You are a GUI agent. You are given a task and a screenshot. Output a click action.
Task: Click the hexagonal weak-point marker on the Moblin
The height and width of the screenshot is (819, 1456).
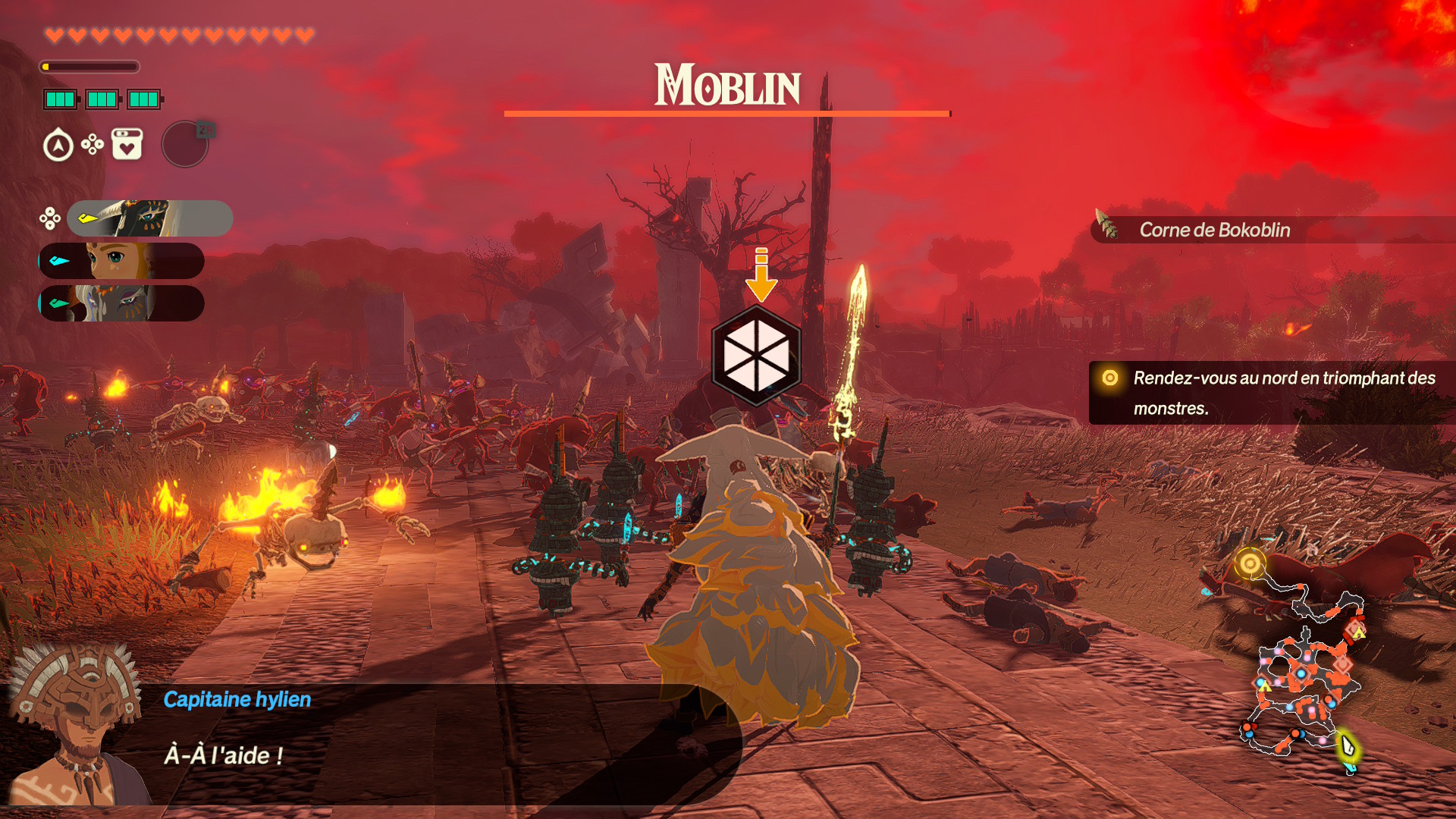[756, 355]
